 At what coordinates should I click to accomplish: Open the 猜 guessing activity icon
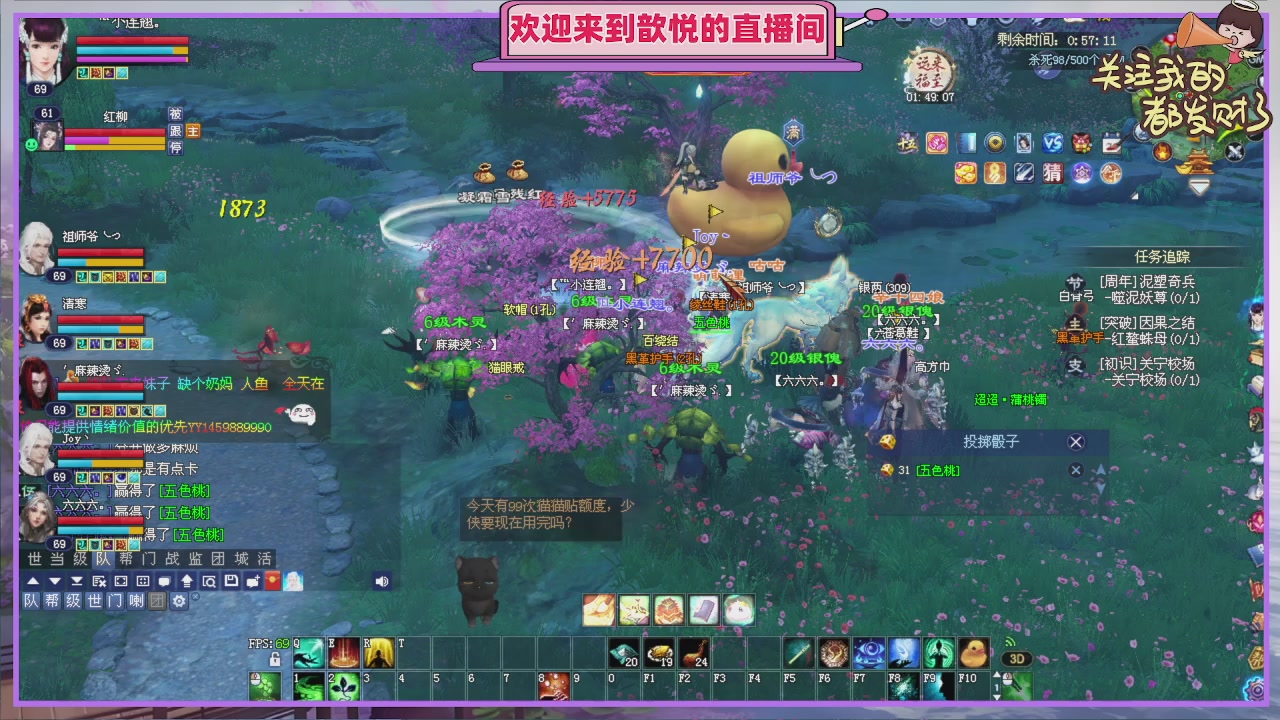click(x=1052, y=173)
